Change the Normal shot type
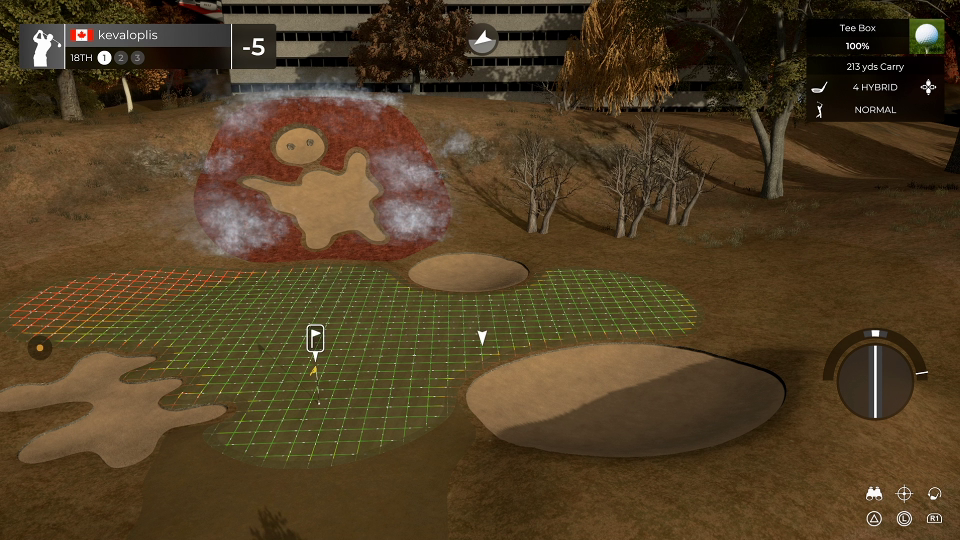Viewport: 960px width, 540px height. click(874, 109)
